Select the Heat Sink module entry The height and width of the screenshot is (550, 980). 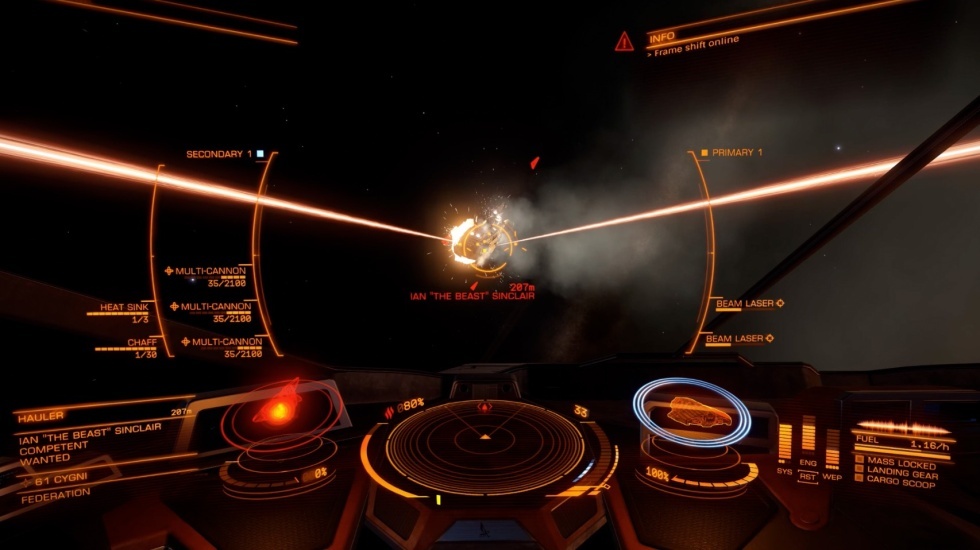click(x=125, y=308)
